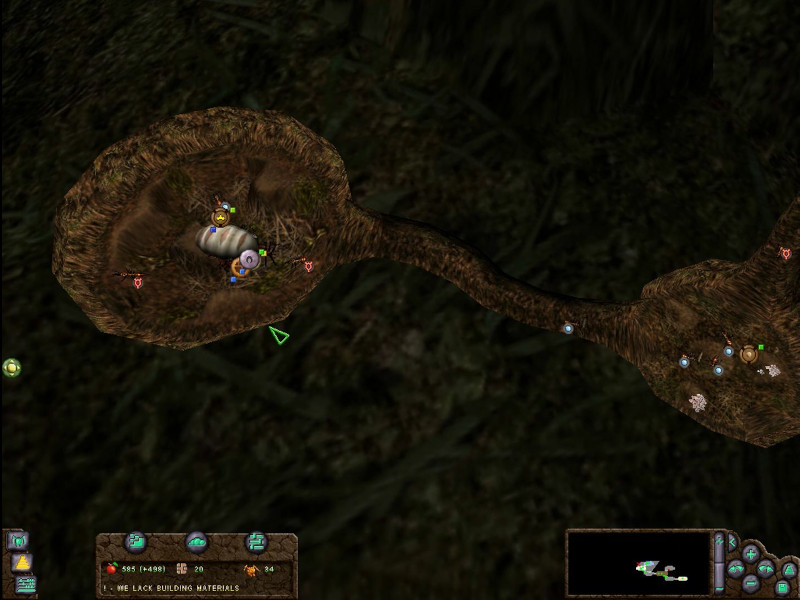Open the text list panel icon
Viewport: 800px width, 600px height.
[25, 584]
